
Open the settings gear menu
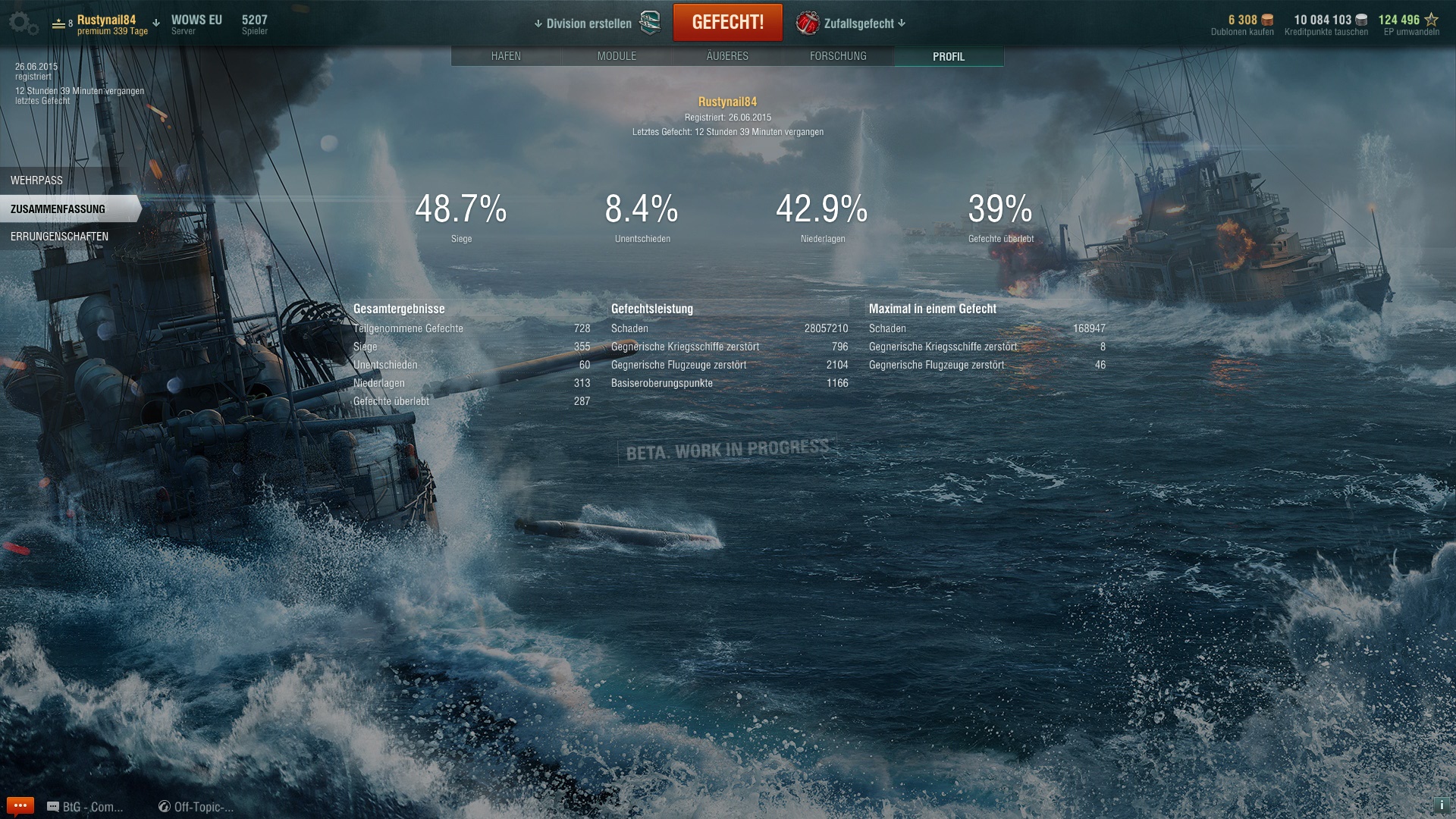tap(23, 24)
